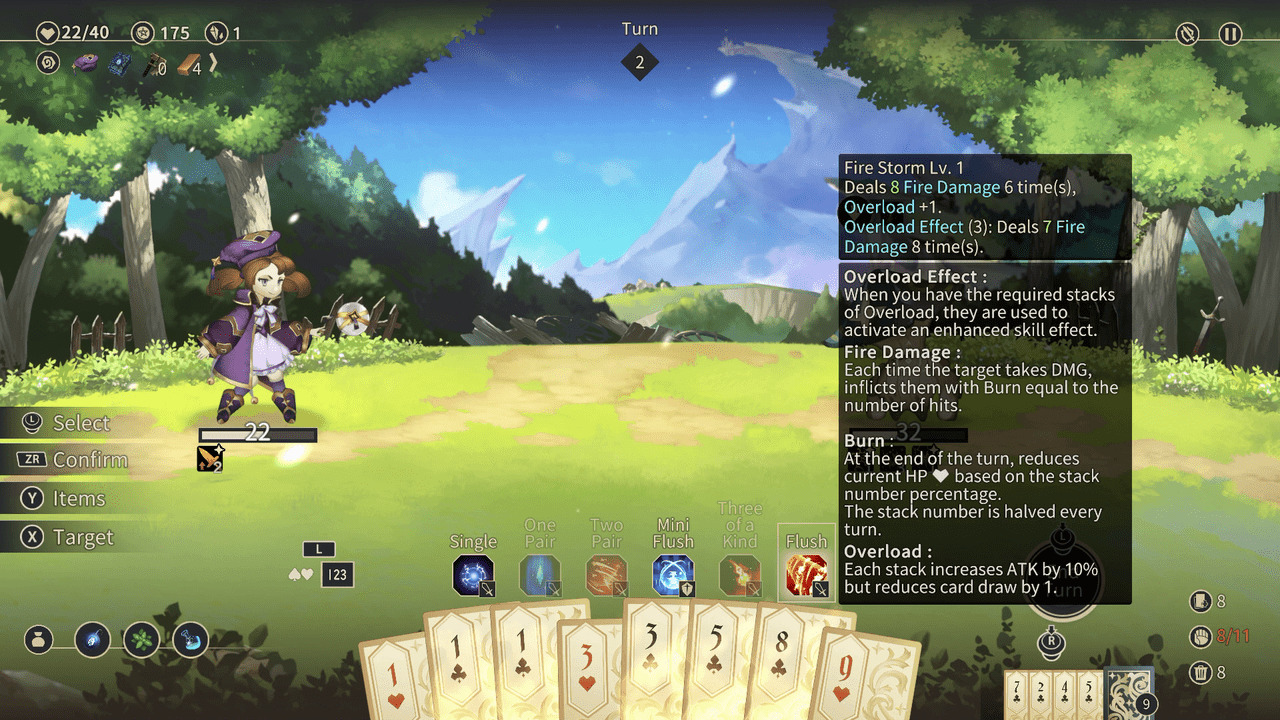The height and width of the screenshot is (720, 1280).
Task: Open the purple spellbook inventory icon
Action: click(x=120, y=63)
